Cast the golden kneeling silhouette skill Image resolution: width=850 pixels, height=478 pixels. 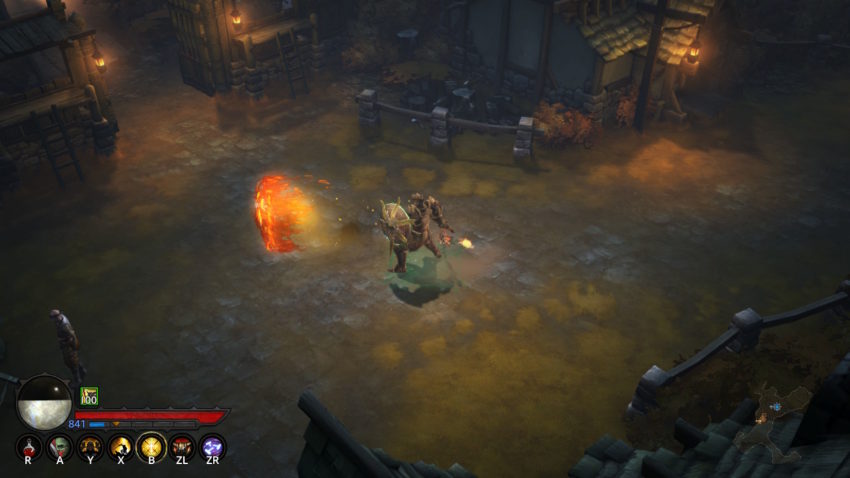click(121, 446)
